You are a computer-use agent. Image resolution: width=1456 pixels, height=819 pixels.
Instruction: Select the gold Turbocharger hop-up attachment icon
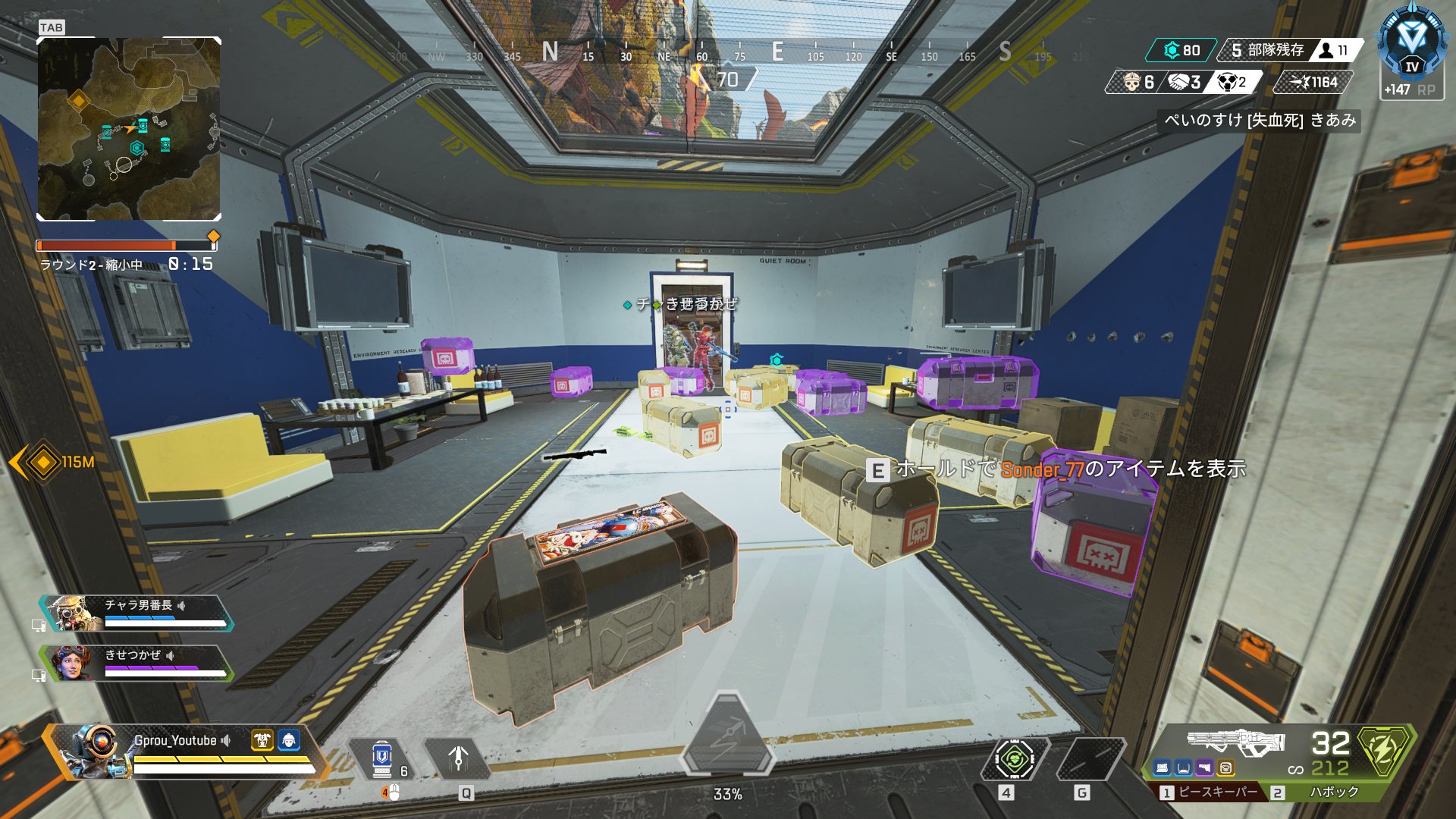click(x=1225, y=768)
